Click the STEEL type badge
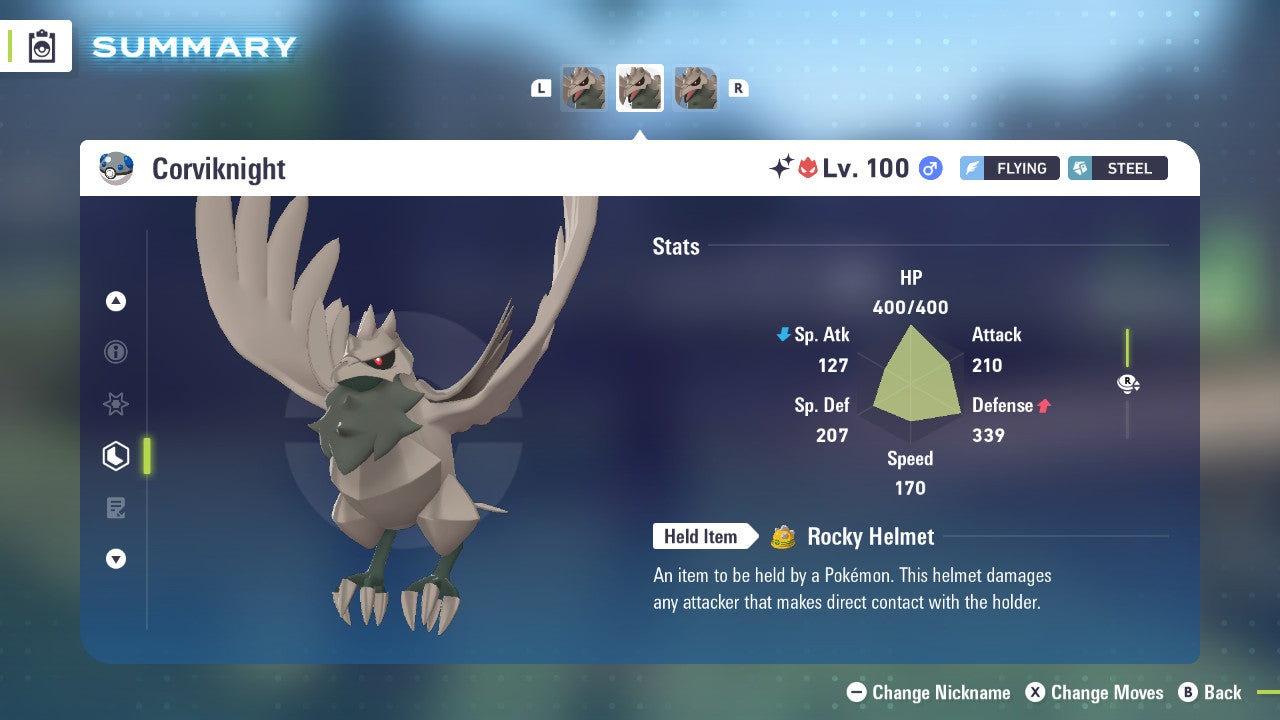This screenshot has height=720, width=1280. (x=1117, y=168)
